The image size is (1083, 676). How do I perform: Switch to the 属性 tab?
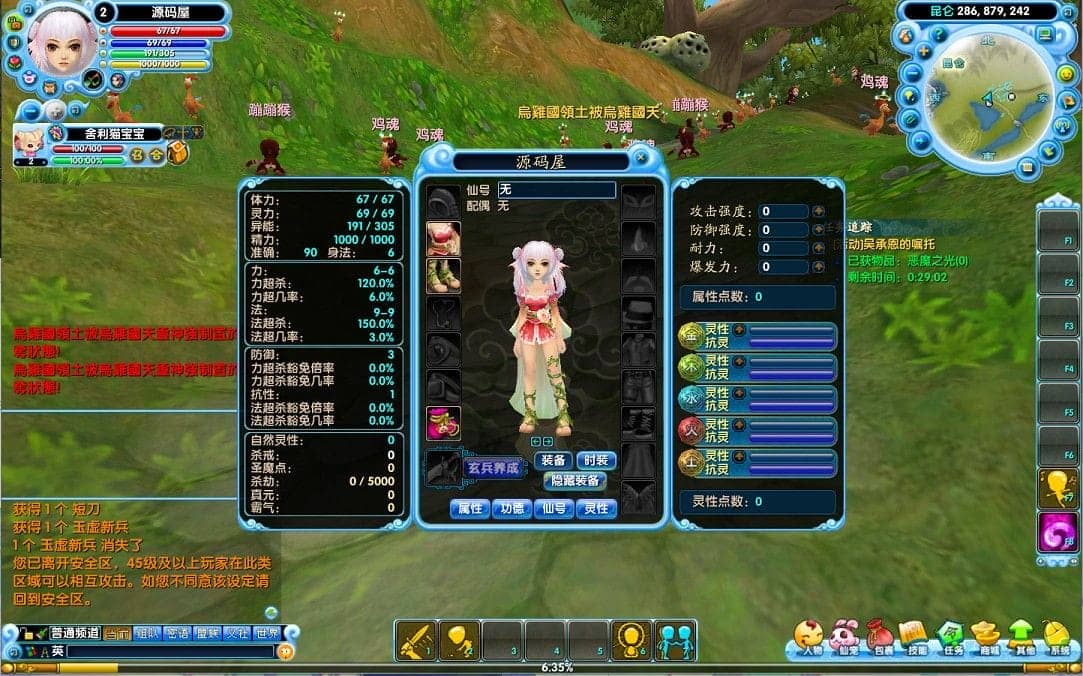point(469,509)
